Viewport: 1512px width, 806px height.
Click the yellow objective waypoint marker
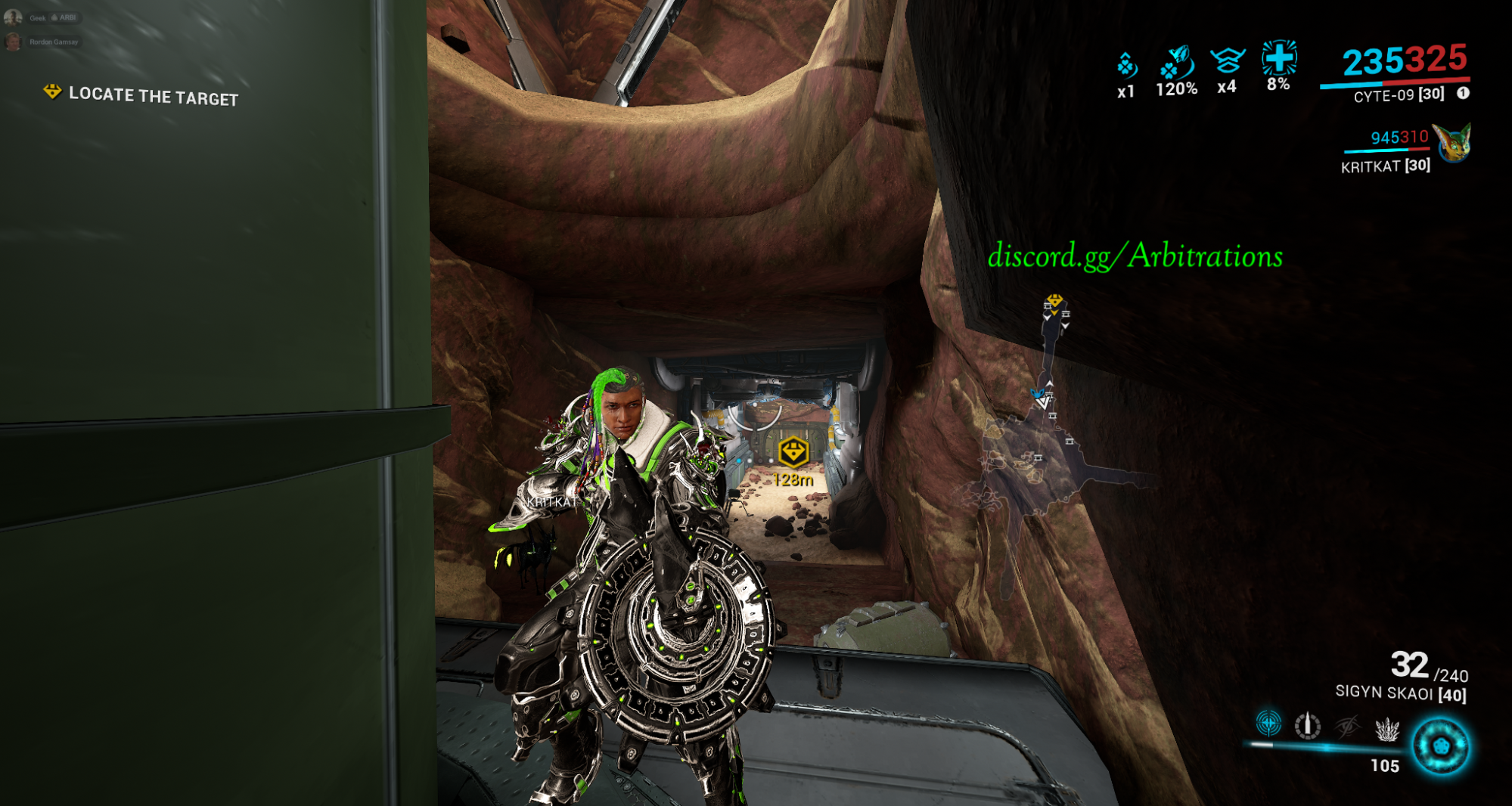793,452
